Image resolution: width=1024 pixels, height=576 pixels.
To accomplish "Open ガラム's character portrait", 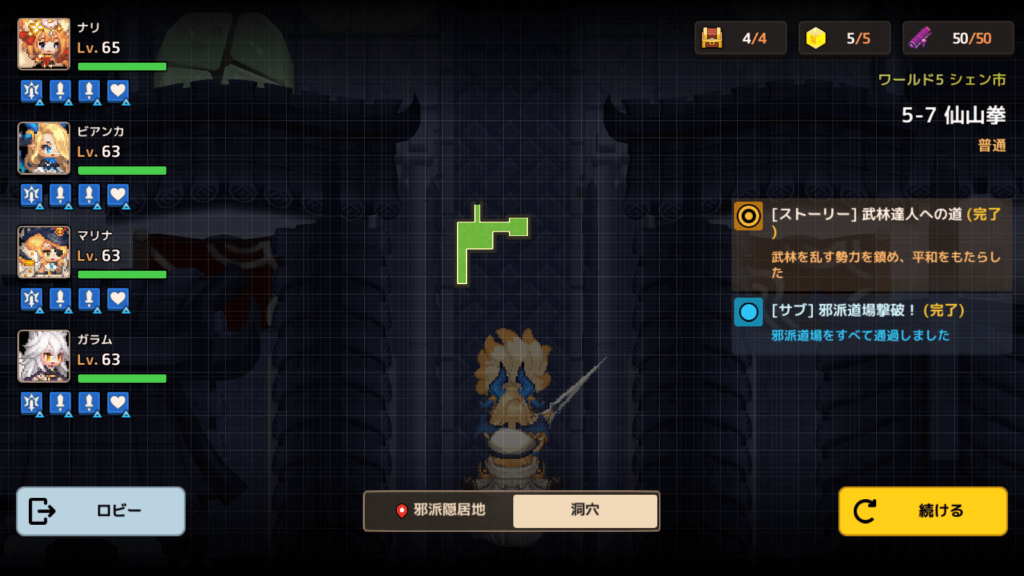I will pyautogui.click(x=44, y=356).
